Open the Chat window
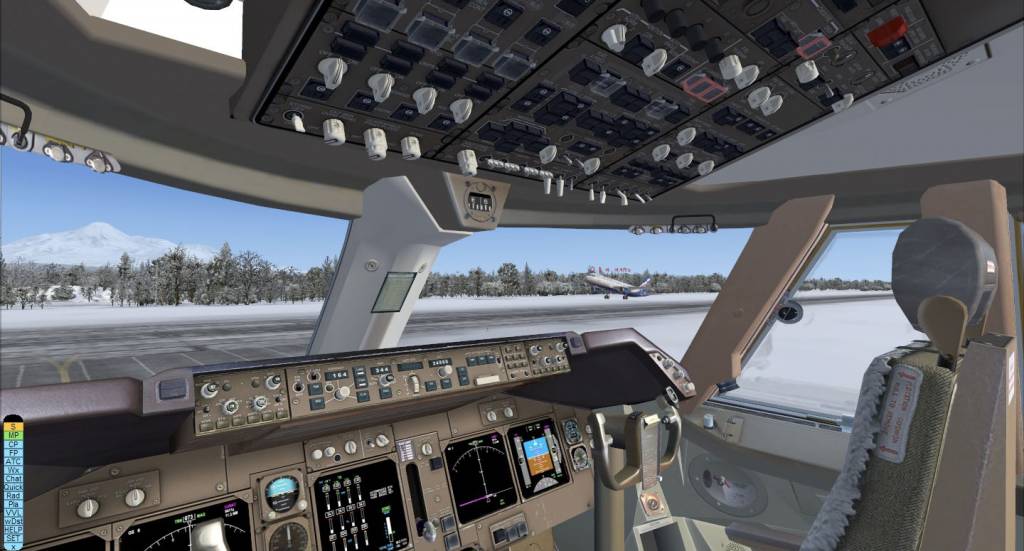Viewport: 1024px width, 551px height. coord(12,478)
